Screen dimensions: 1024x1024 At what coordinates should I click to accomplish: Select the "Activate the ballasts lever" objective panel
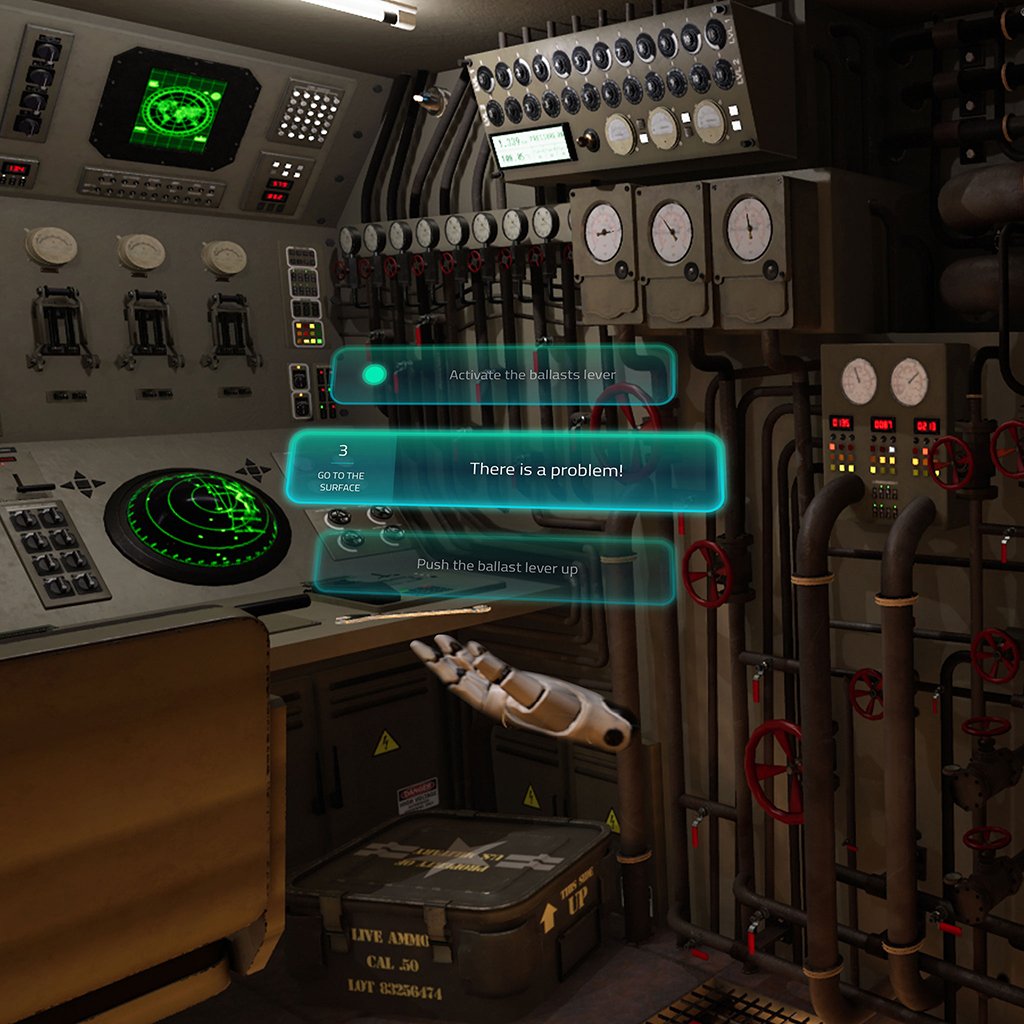[x=530, y=375]
